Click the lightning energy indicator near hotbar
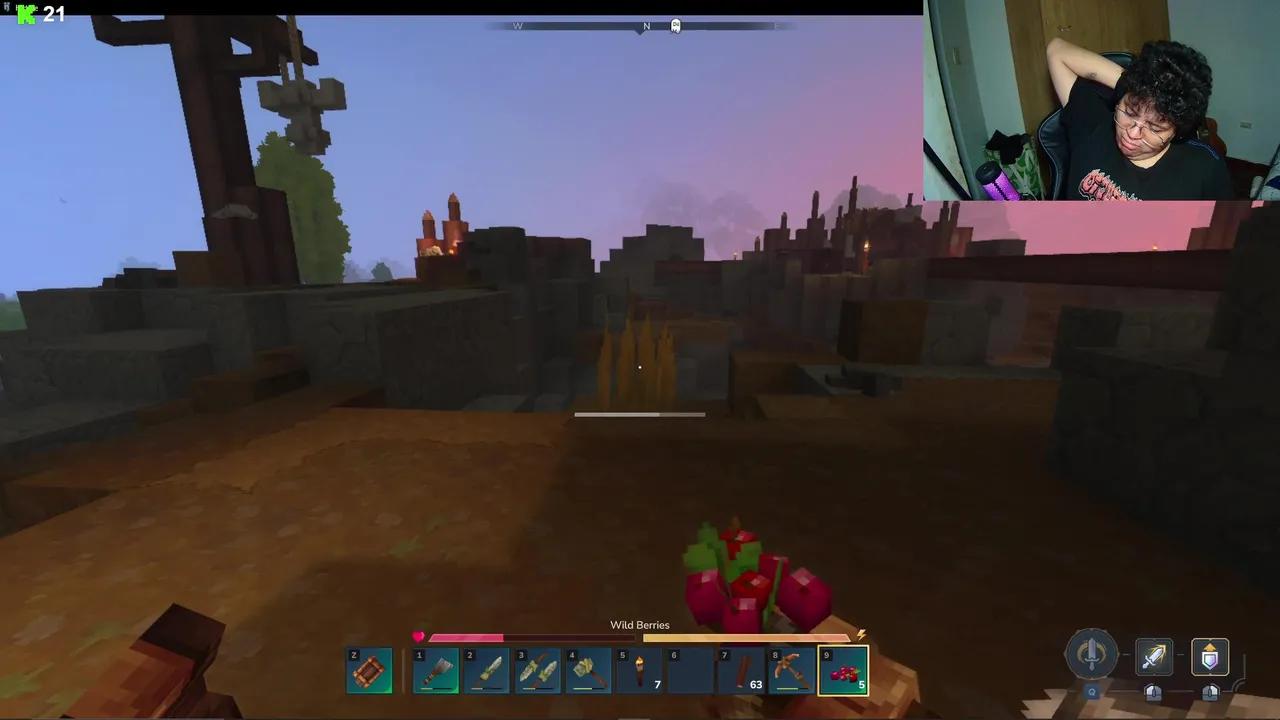1280x720 pixels. 861,634
